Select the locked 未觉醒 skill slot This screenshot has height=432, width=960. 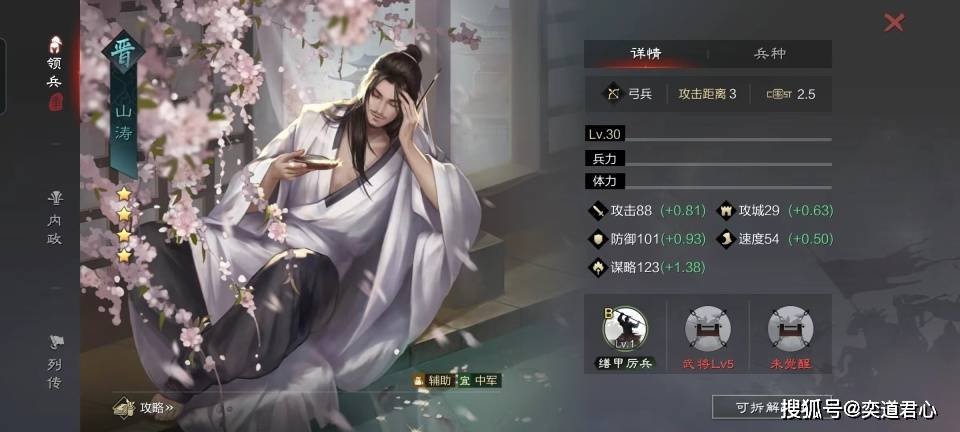coord(790,333)
